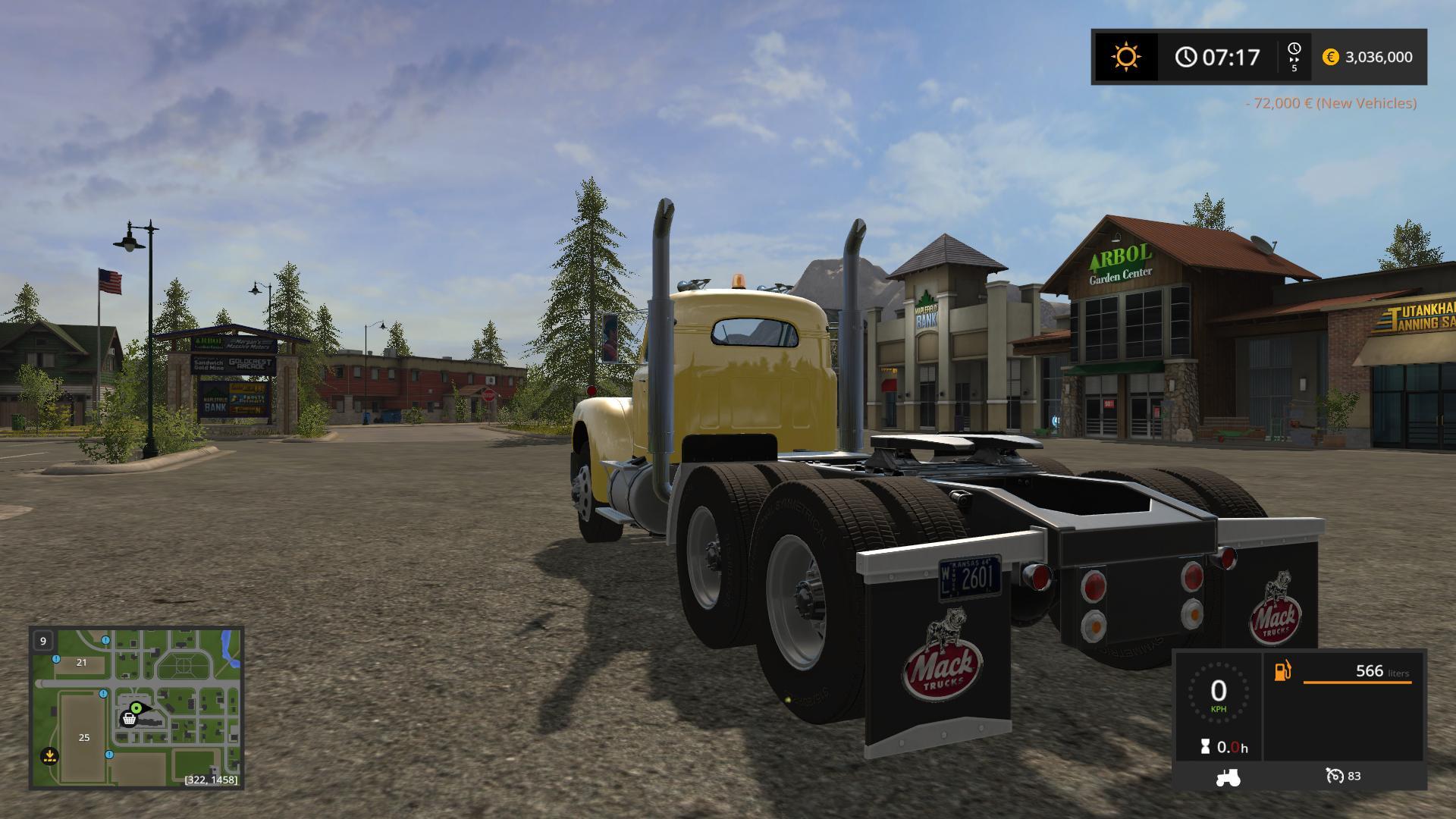Click the shop basket marker on minimap
Screen dimensions: 1456x819
(130, 718)
